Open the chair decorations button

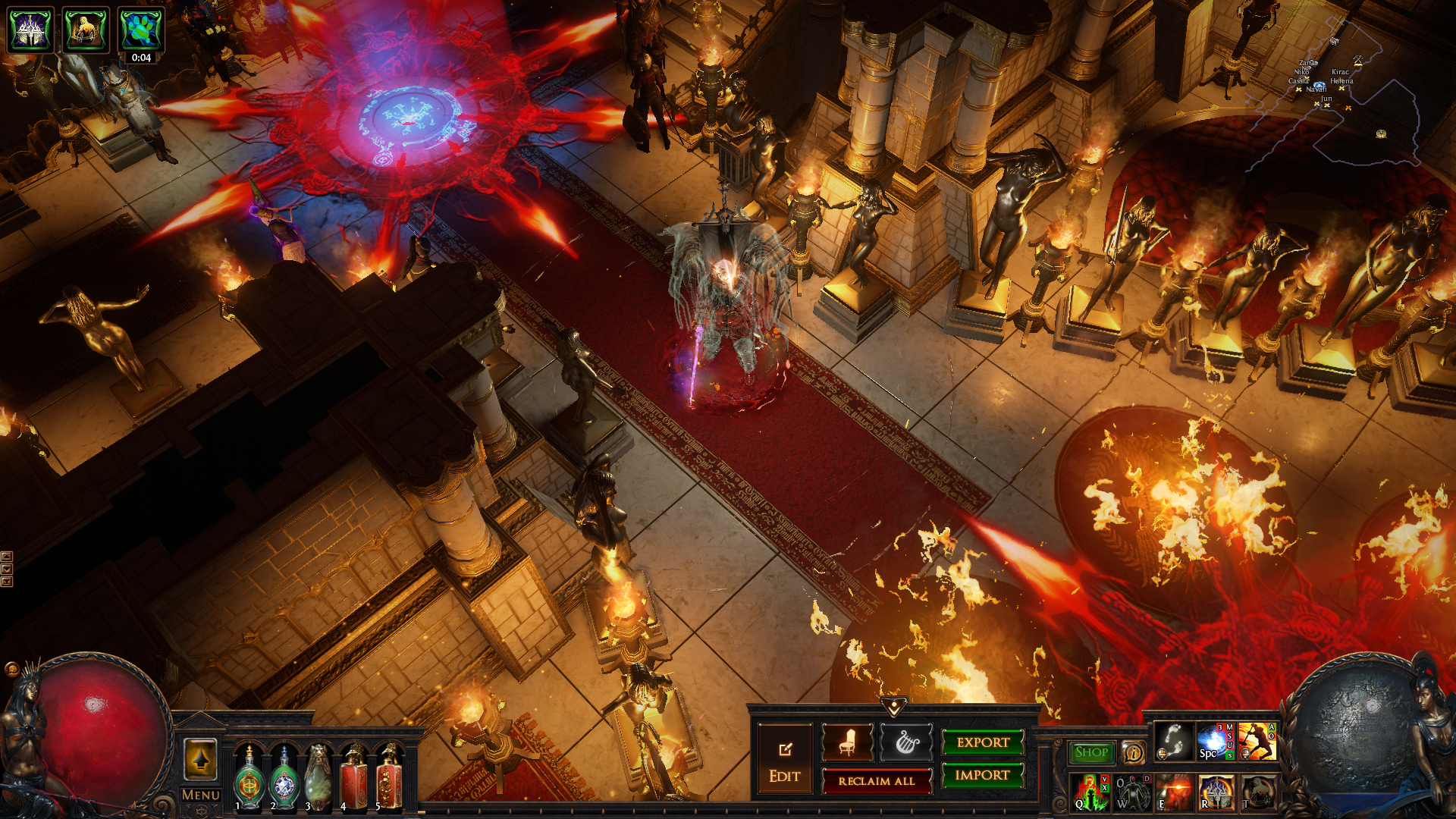tap(847, 742)
